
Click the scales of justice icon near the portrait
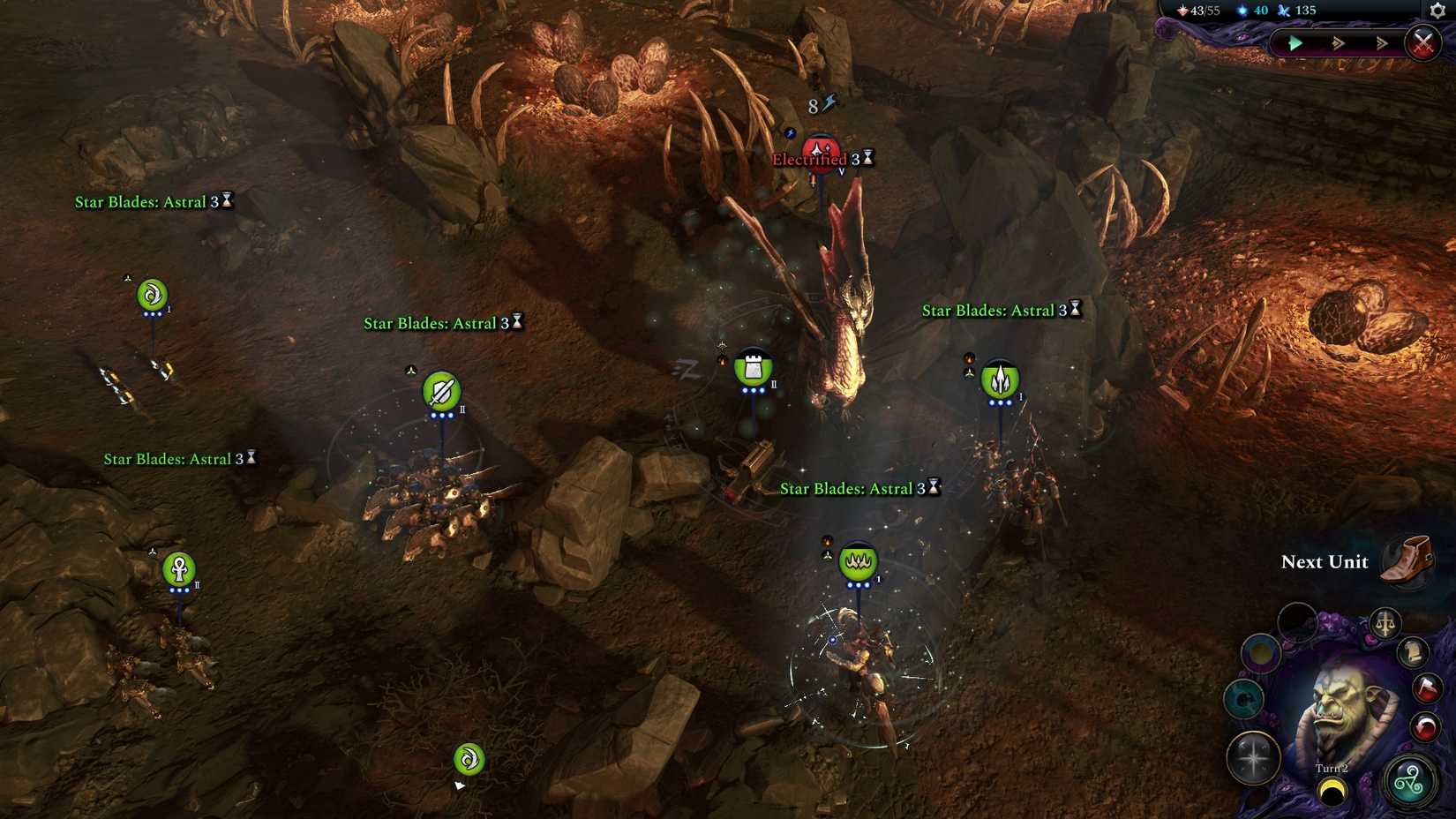pos(1385,623)
